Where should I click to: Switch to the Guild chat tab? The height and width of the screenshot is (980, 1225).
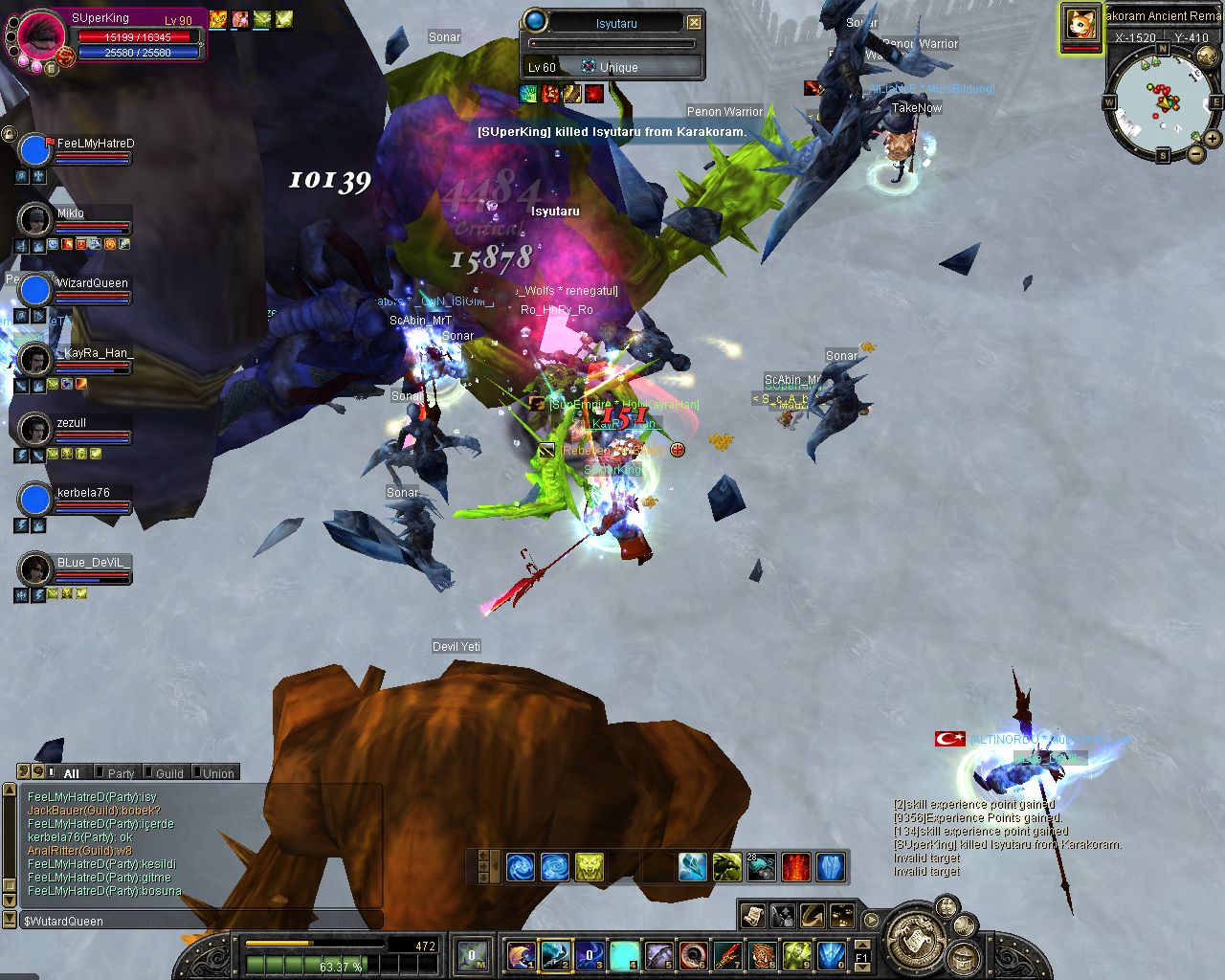168,773
